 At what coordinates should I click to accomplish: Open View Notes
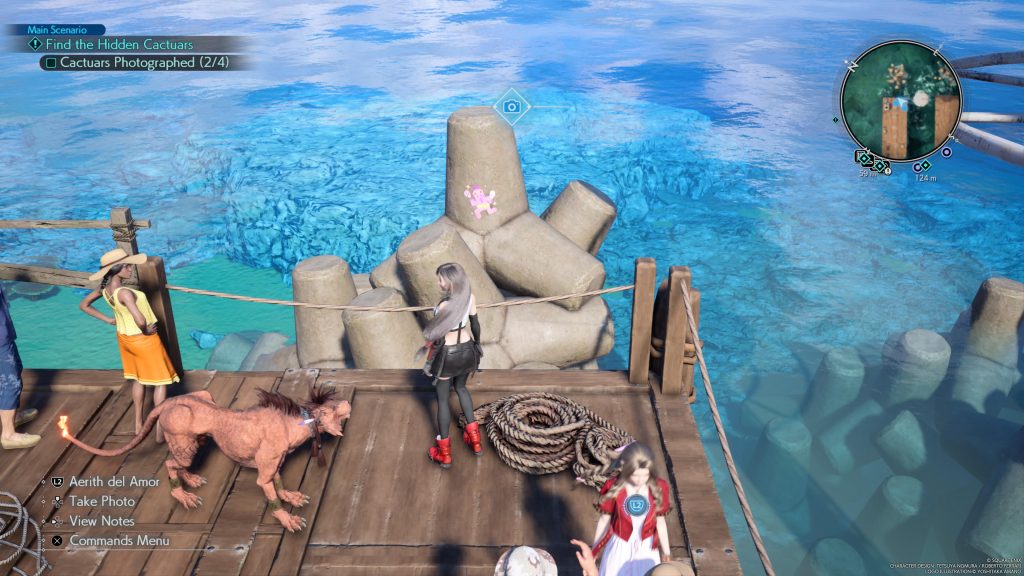coord(103,521)
